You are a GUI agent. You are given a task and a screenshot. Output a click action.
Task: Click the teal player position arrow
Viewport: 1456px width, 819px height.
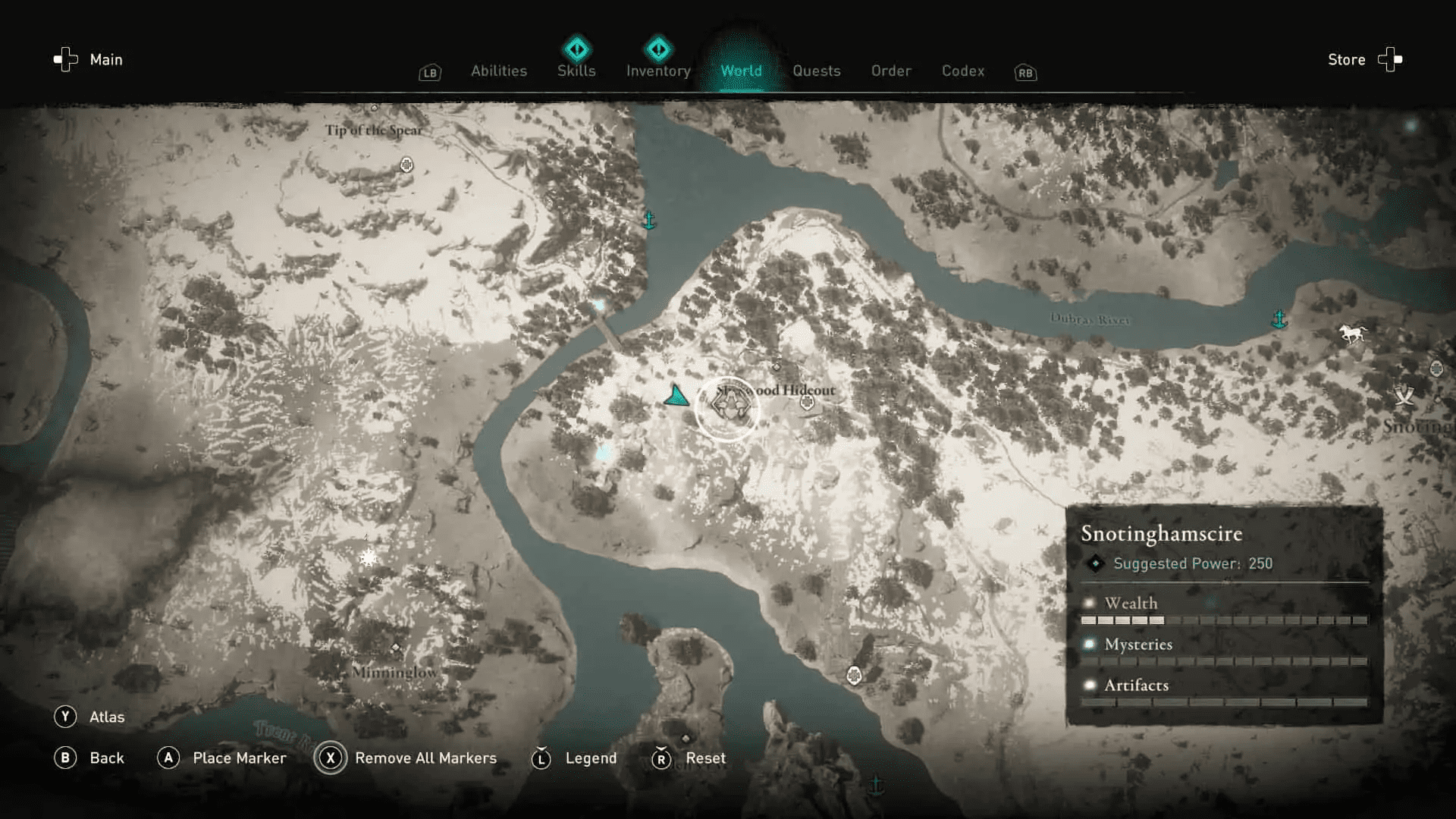[x=677, y=397]
